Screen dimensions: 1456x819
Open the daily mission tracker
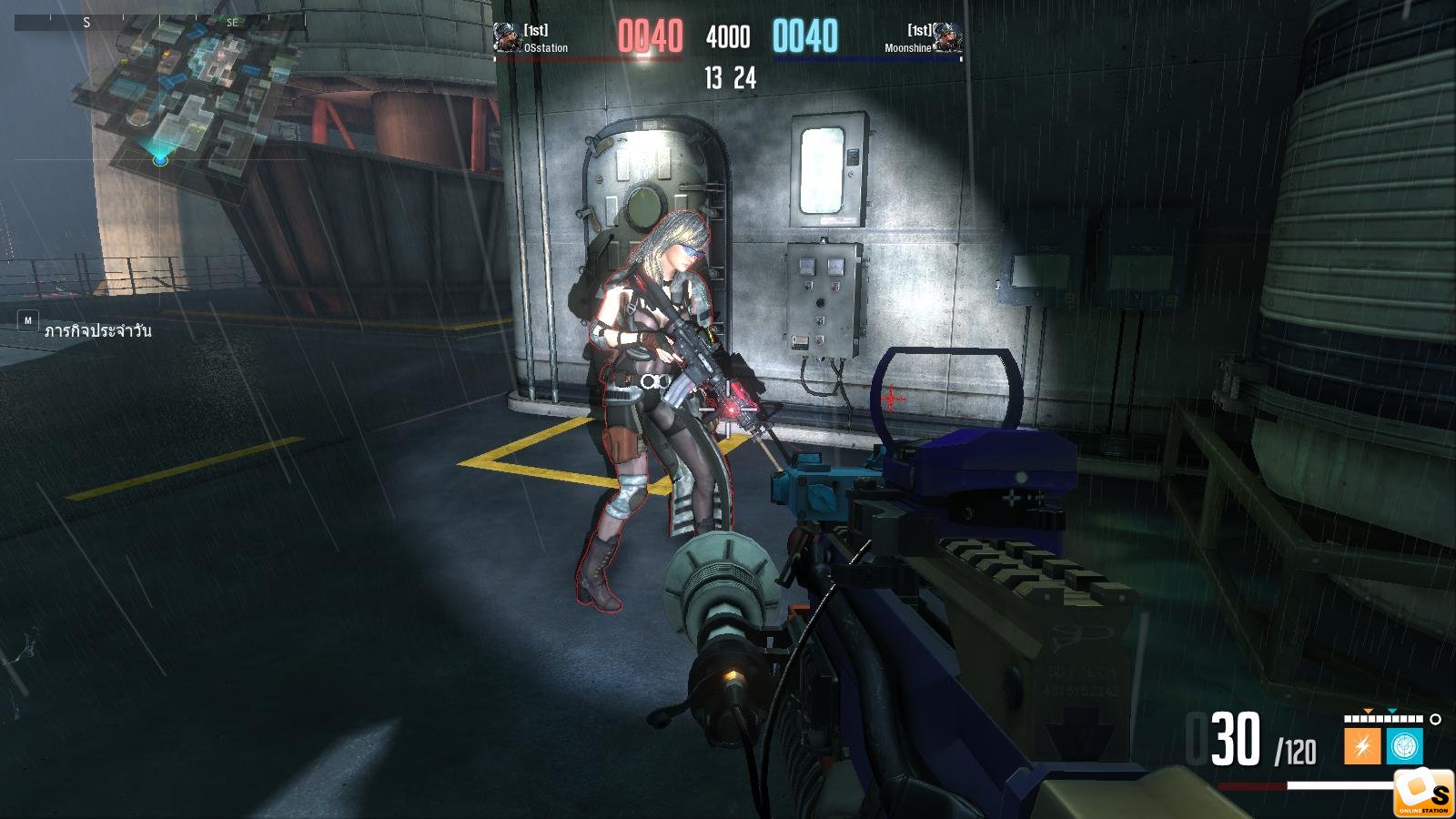coord(96,330)
